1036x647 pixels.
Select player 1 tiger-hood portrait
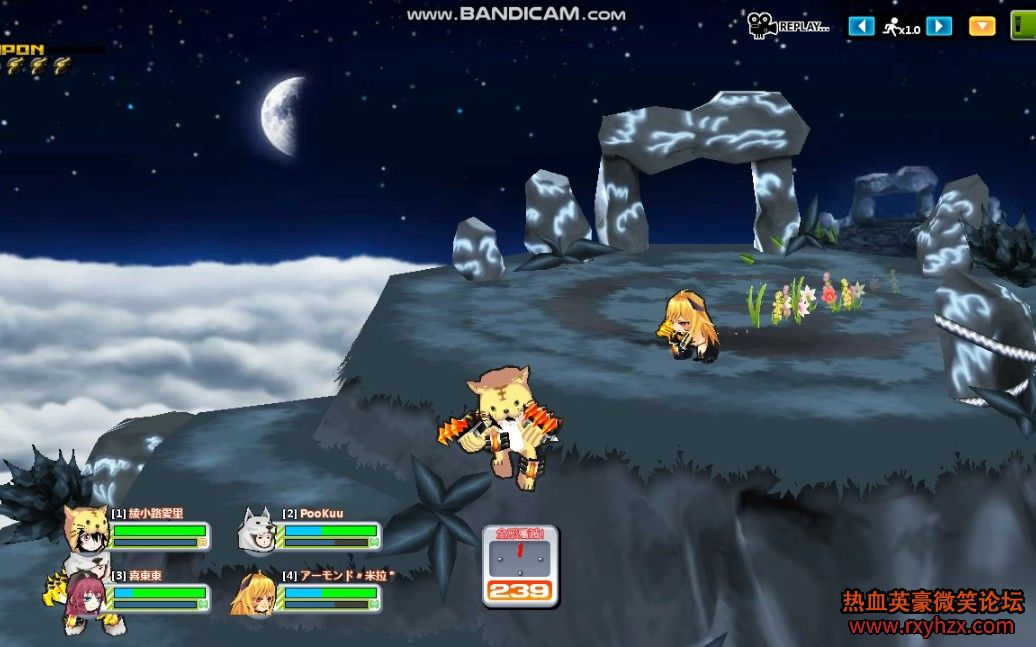point(86,530)
